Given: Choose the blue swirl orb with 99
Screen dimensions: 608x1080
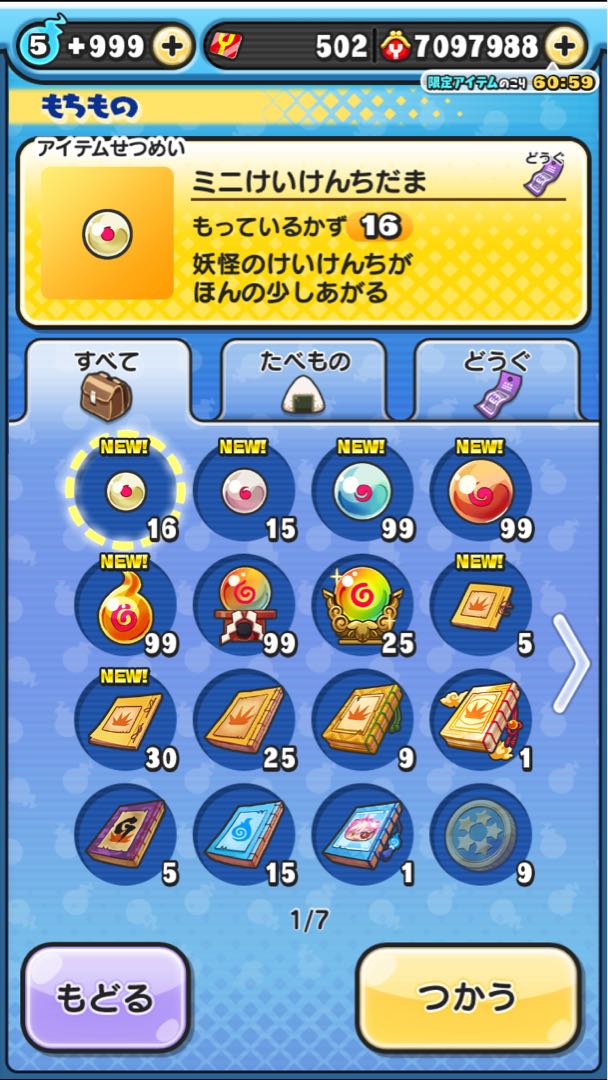Looking at the screenshot, I should [362, 490].
